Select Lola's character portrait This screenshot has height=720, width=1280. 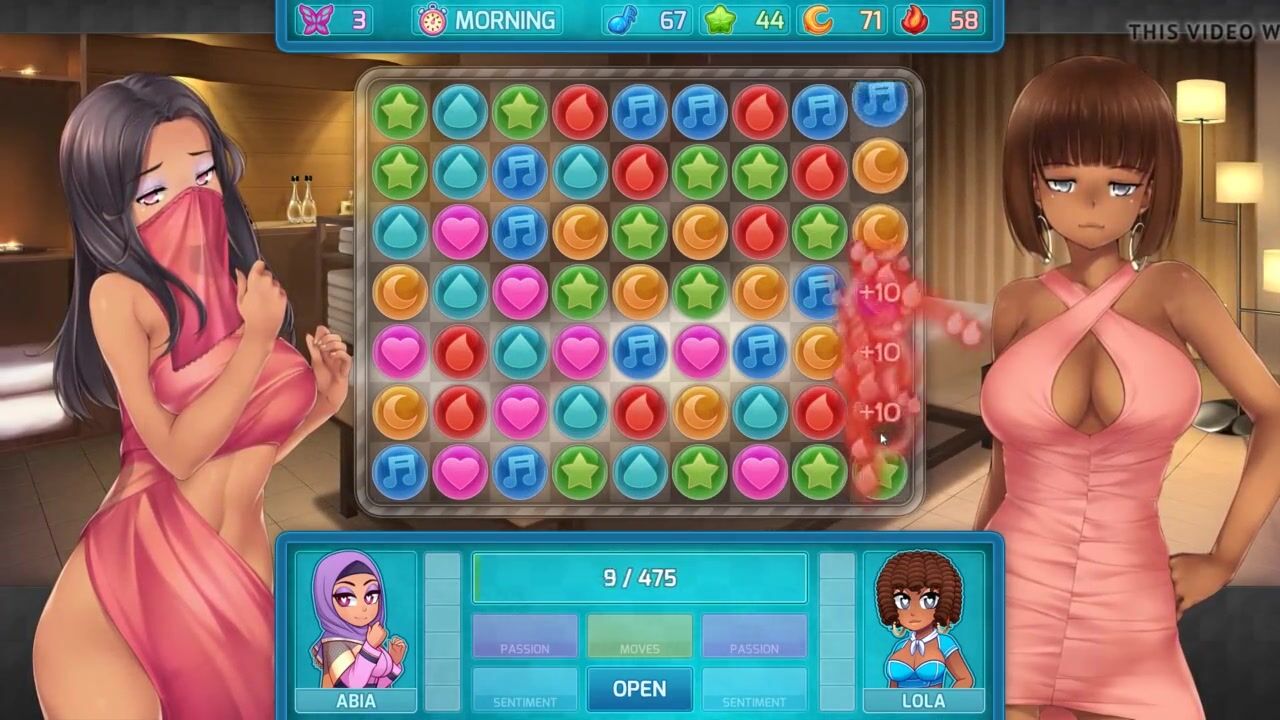coord(922,622)
